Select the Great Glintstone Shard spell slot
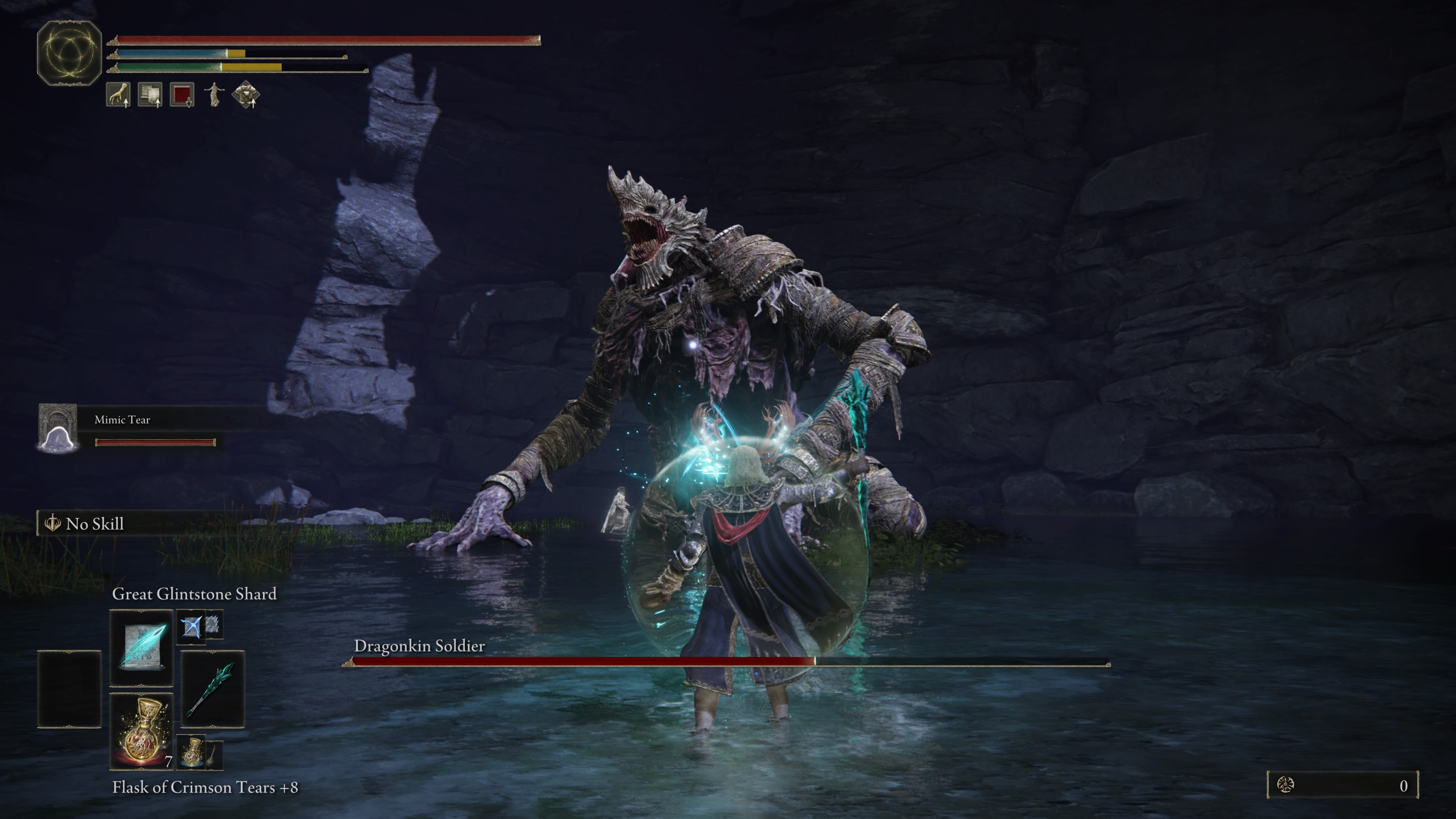Viewport: 1456px width, 819px height. pos(141,646)
